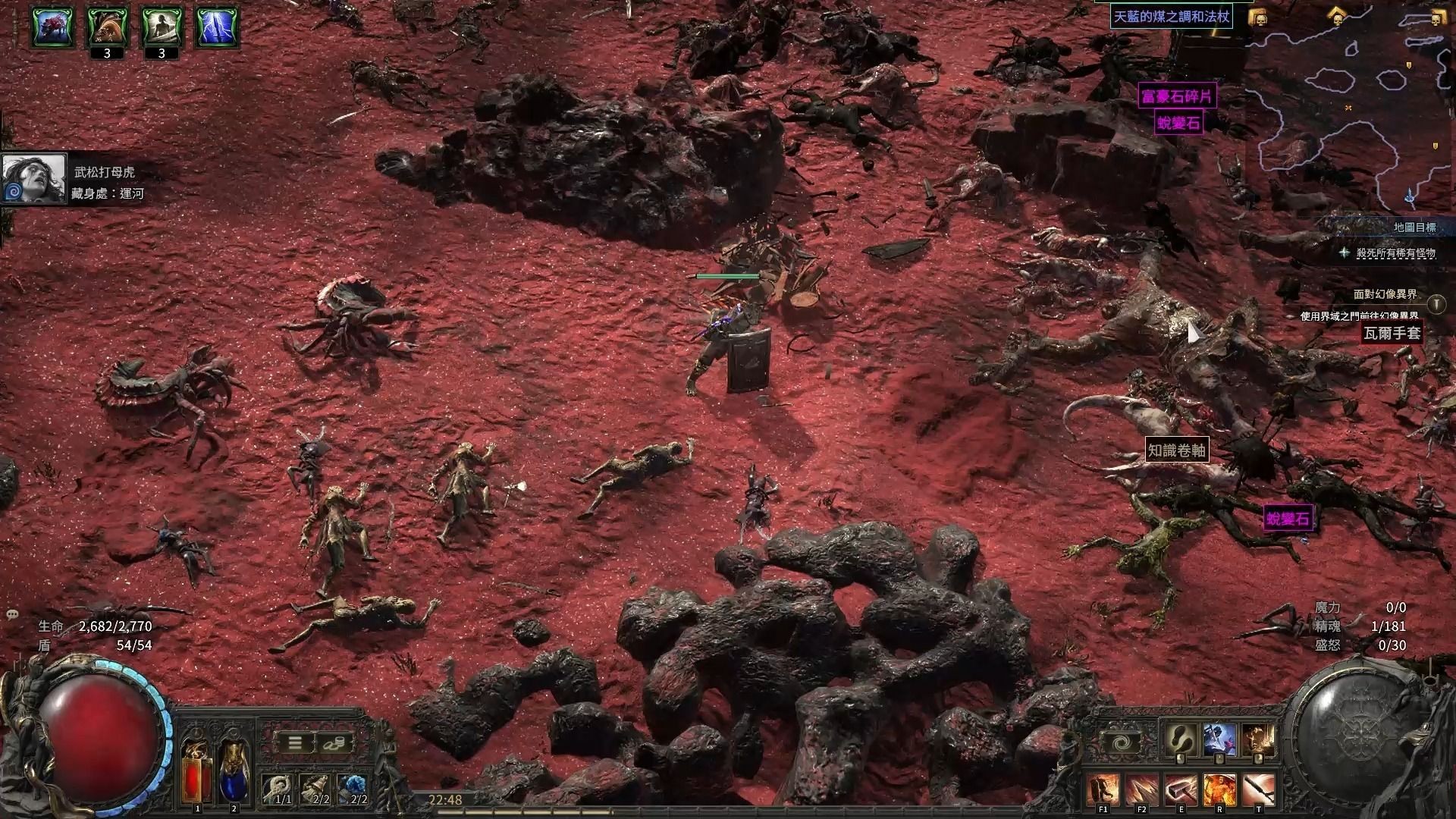Activate the hammer skill on E
This screenshot has height=819, width=1456.
click(1181, 790)
